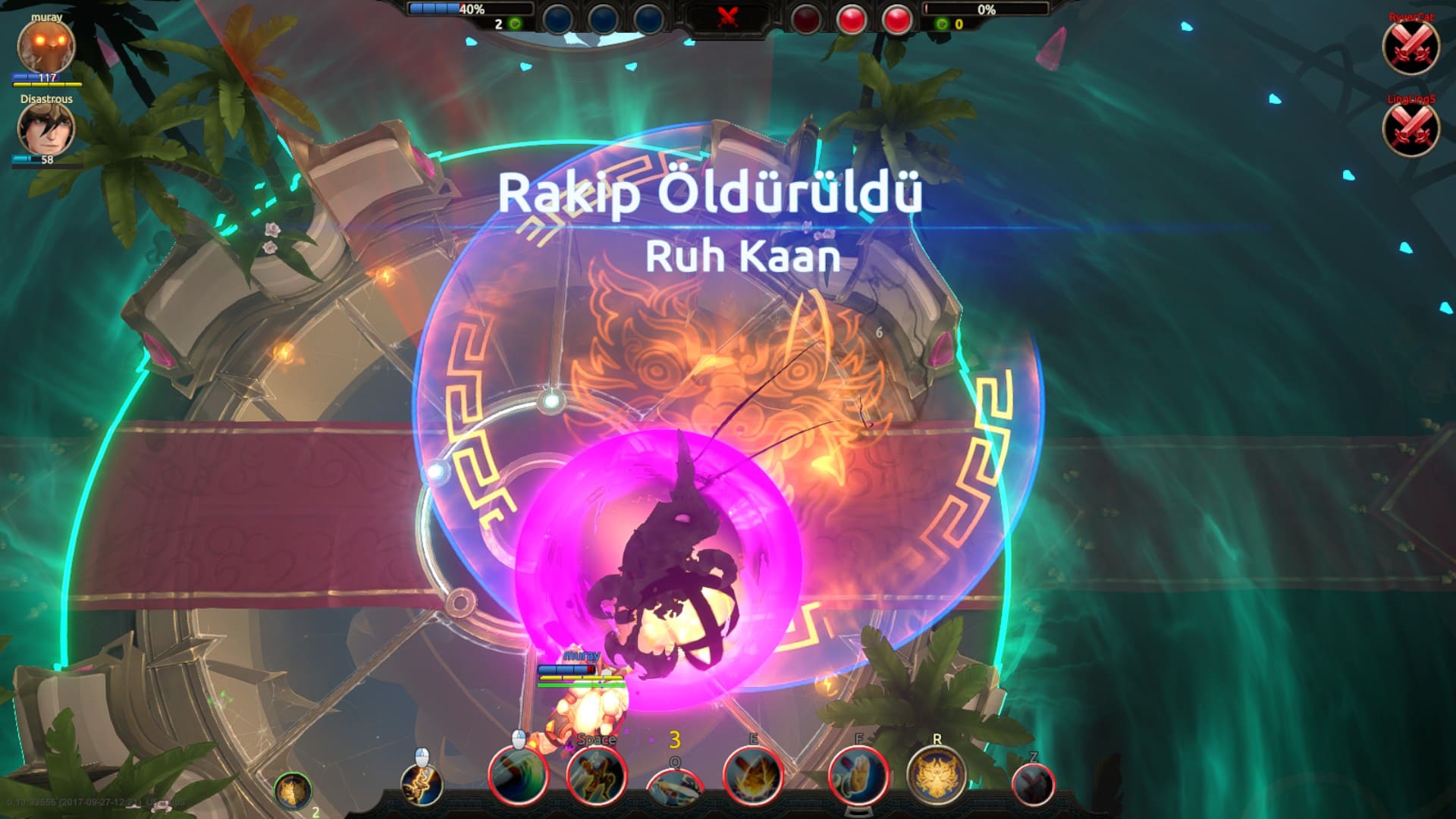Use the golden staff basic attack icon
The image size is (1456, 819).
(422, 785)
